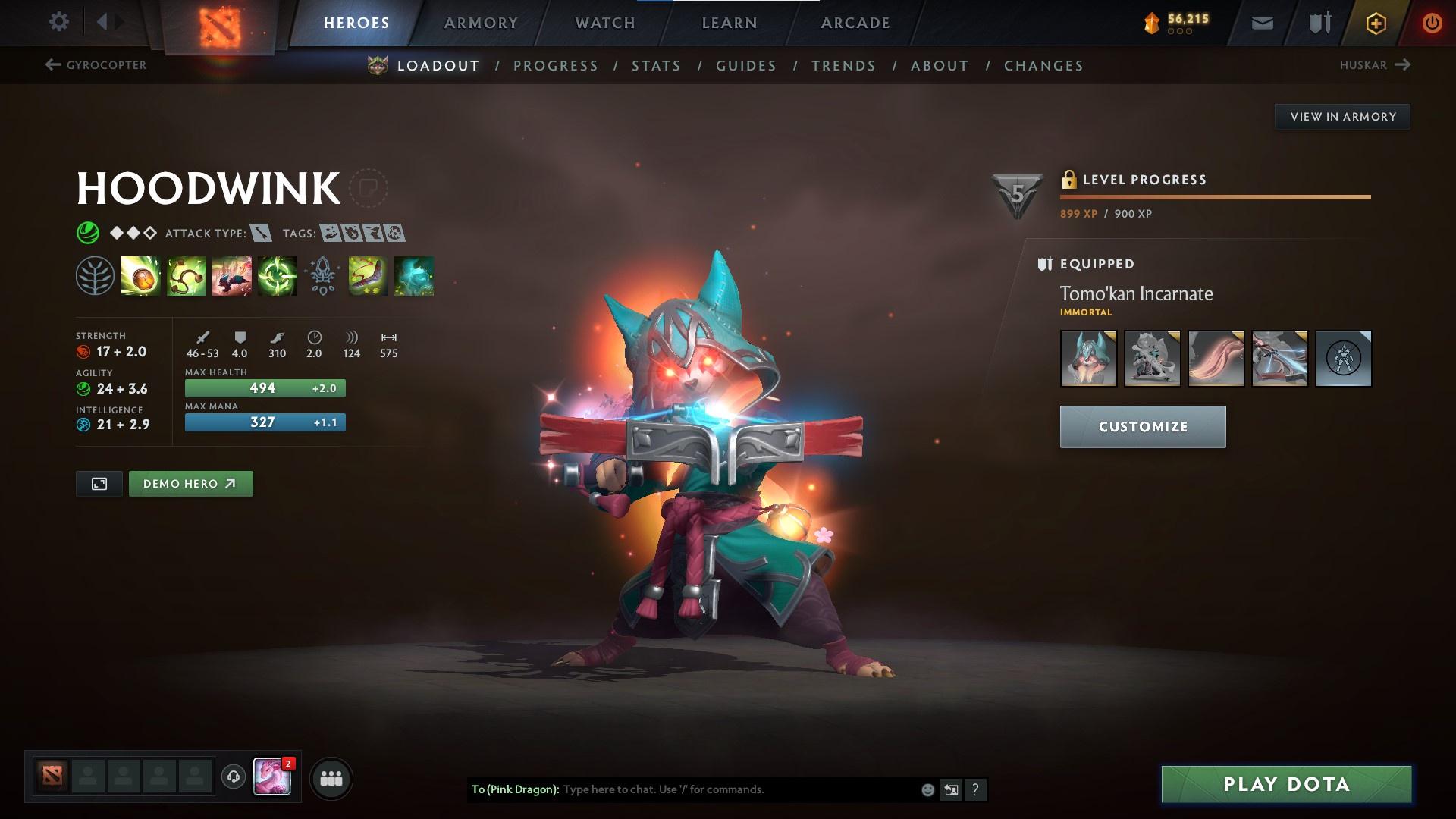Click the CUSTOMIZE button

[x=1142, y=426]
